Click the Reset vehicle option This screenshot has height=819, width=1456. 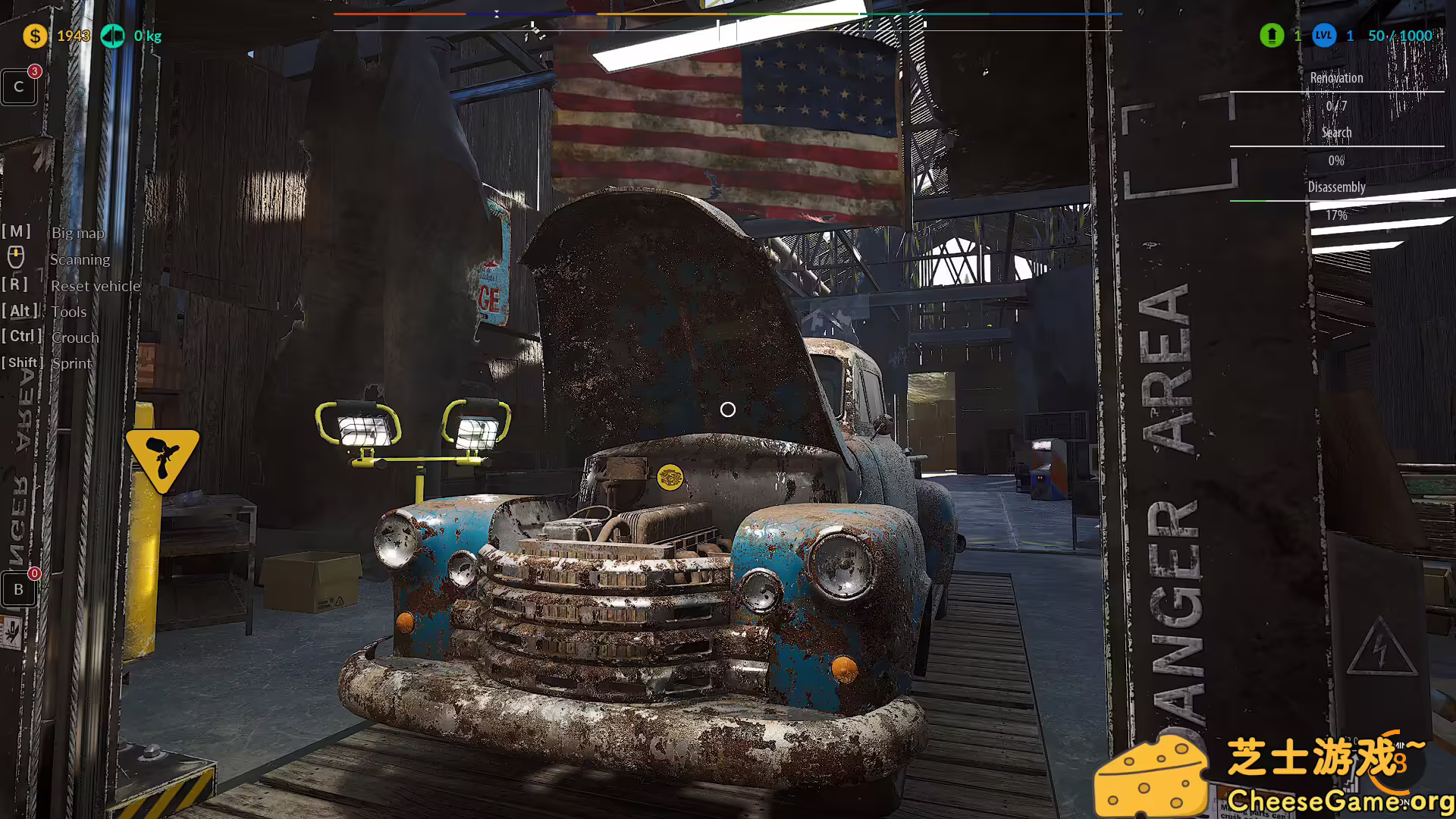96,286
